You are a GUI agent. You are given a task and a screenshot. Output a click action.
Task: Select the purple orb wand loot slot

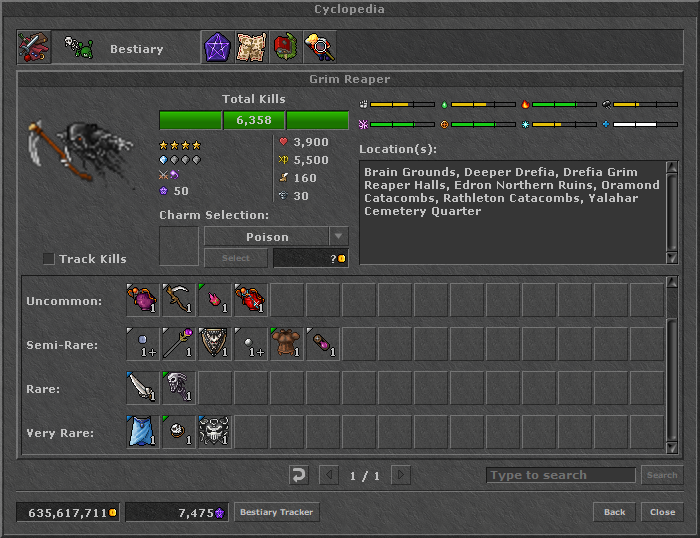coord(179,344)
